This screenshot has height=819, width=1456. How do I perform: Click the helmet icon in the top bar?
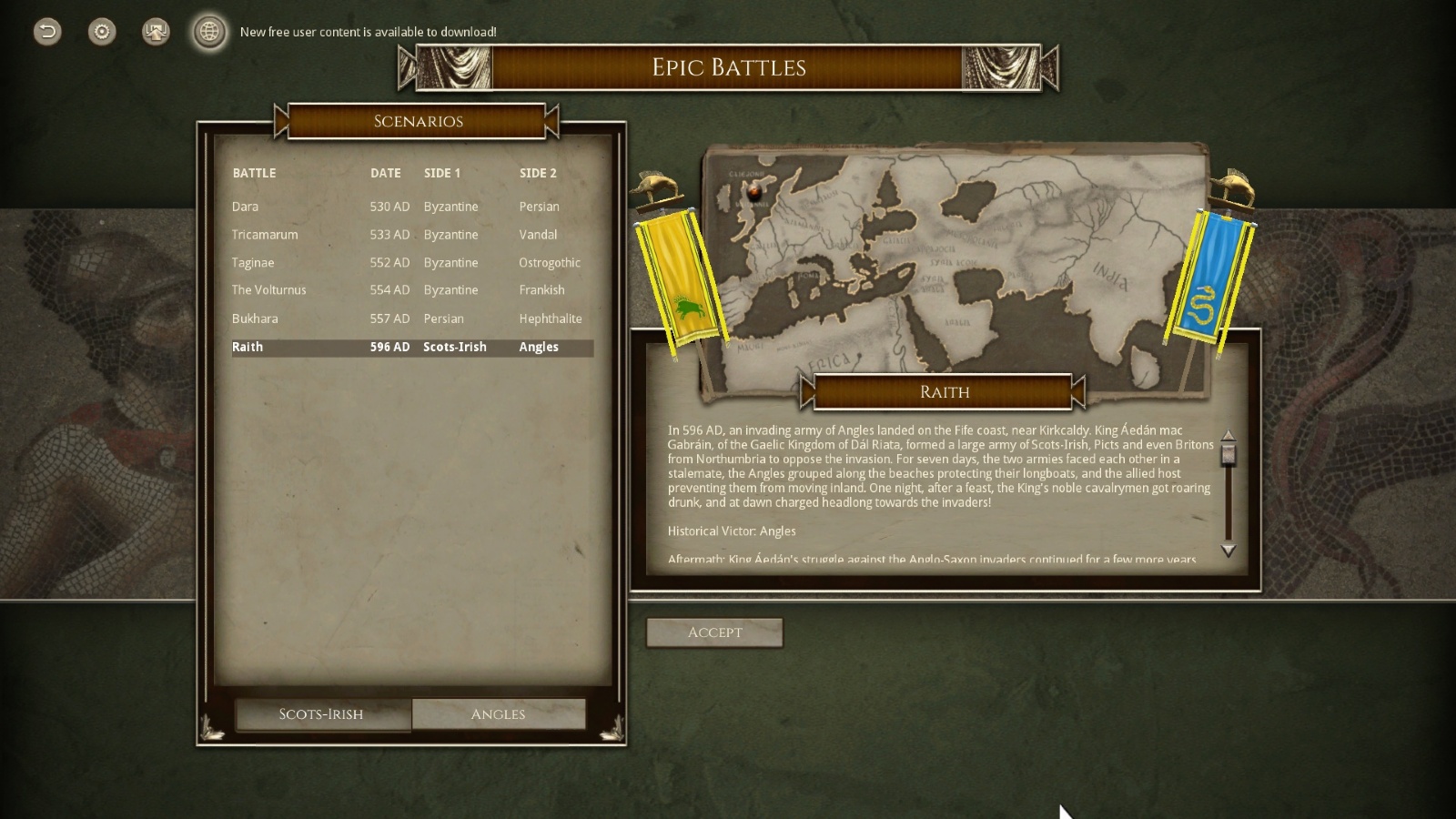click(x=156, y=32)
